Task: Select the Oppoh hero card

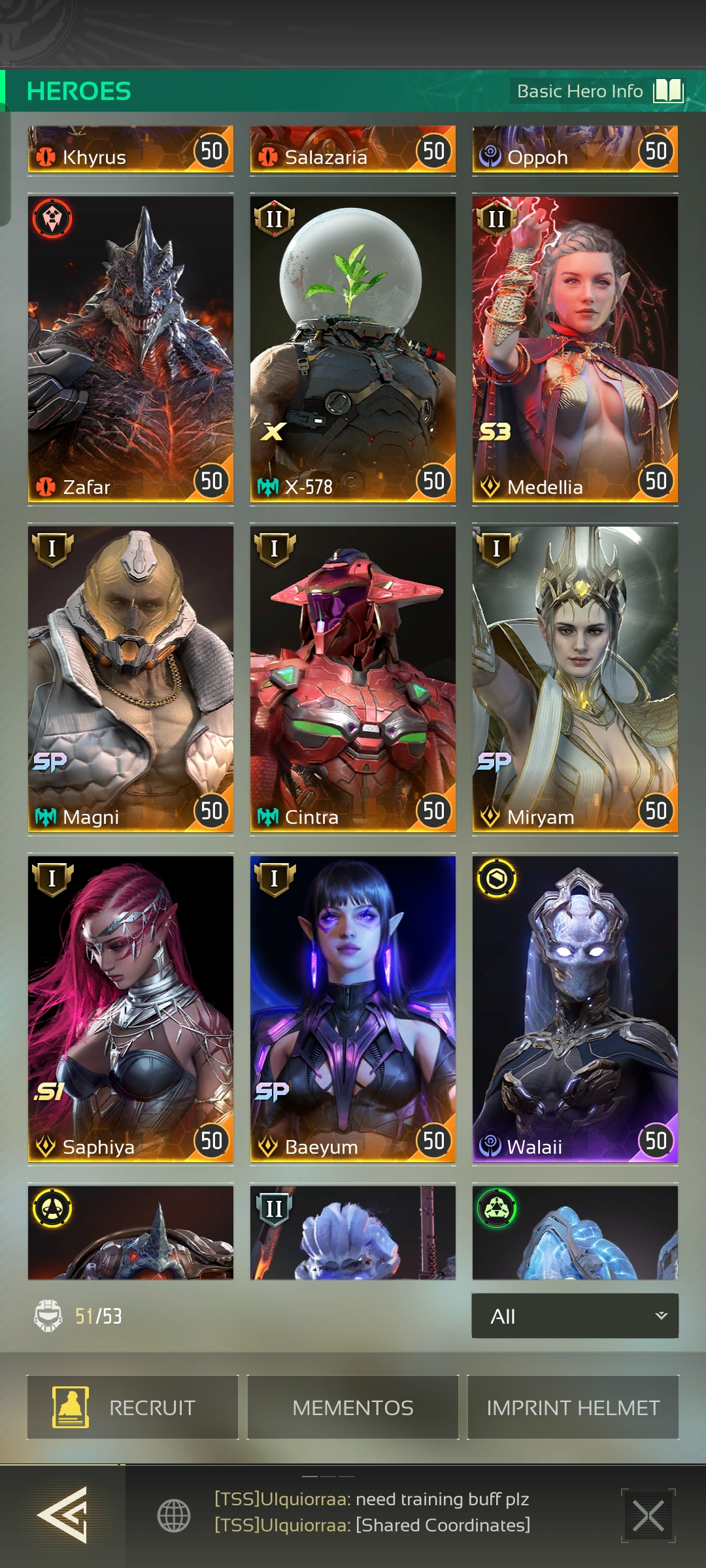Action: click(x=575, y=151)
